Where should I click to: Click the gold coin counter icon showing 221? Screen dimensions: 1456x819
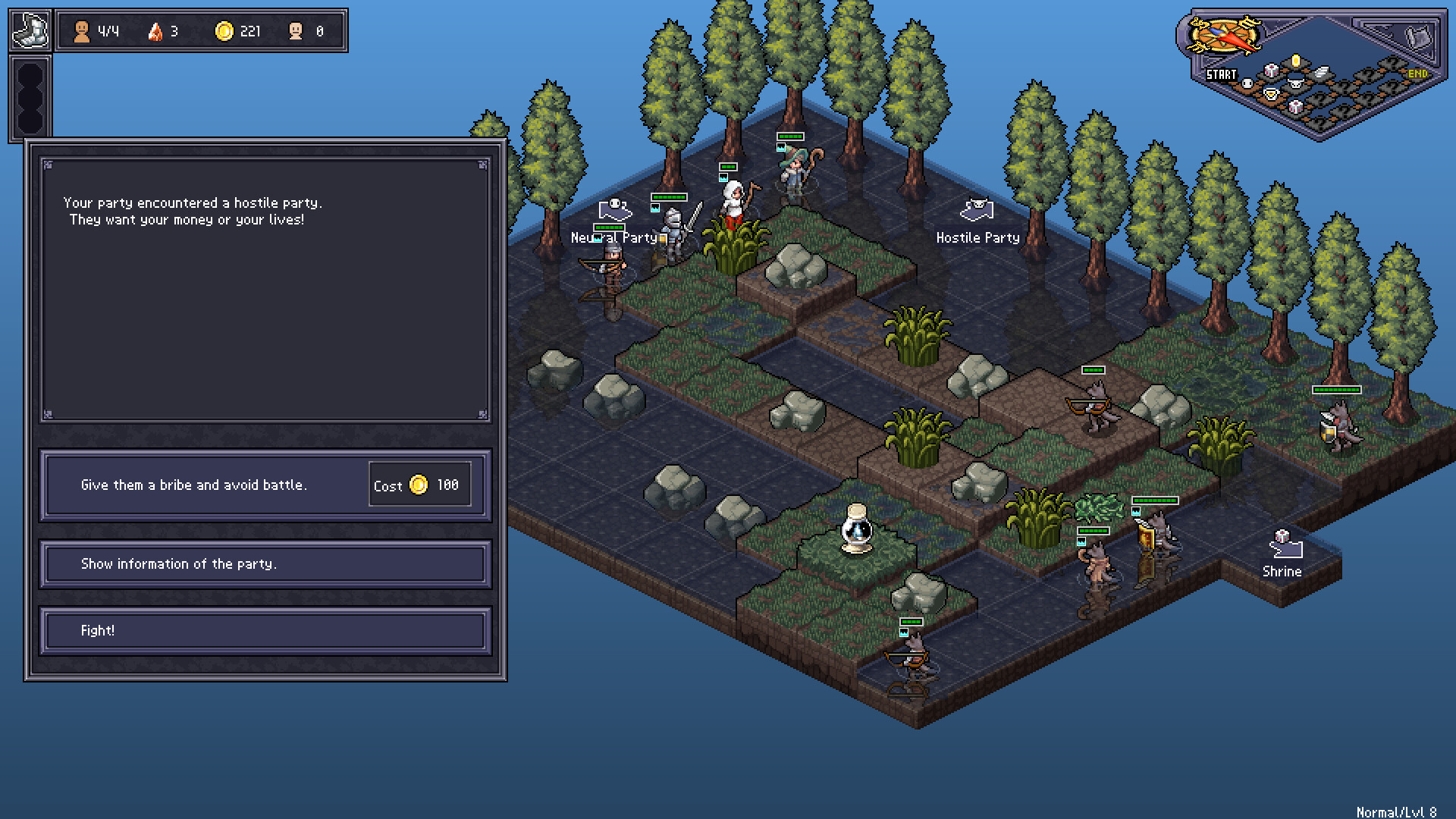pos(224,31)
